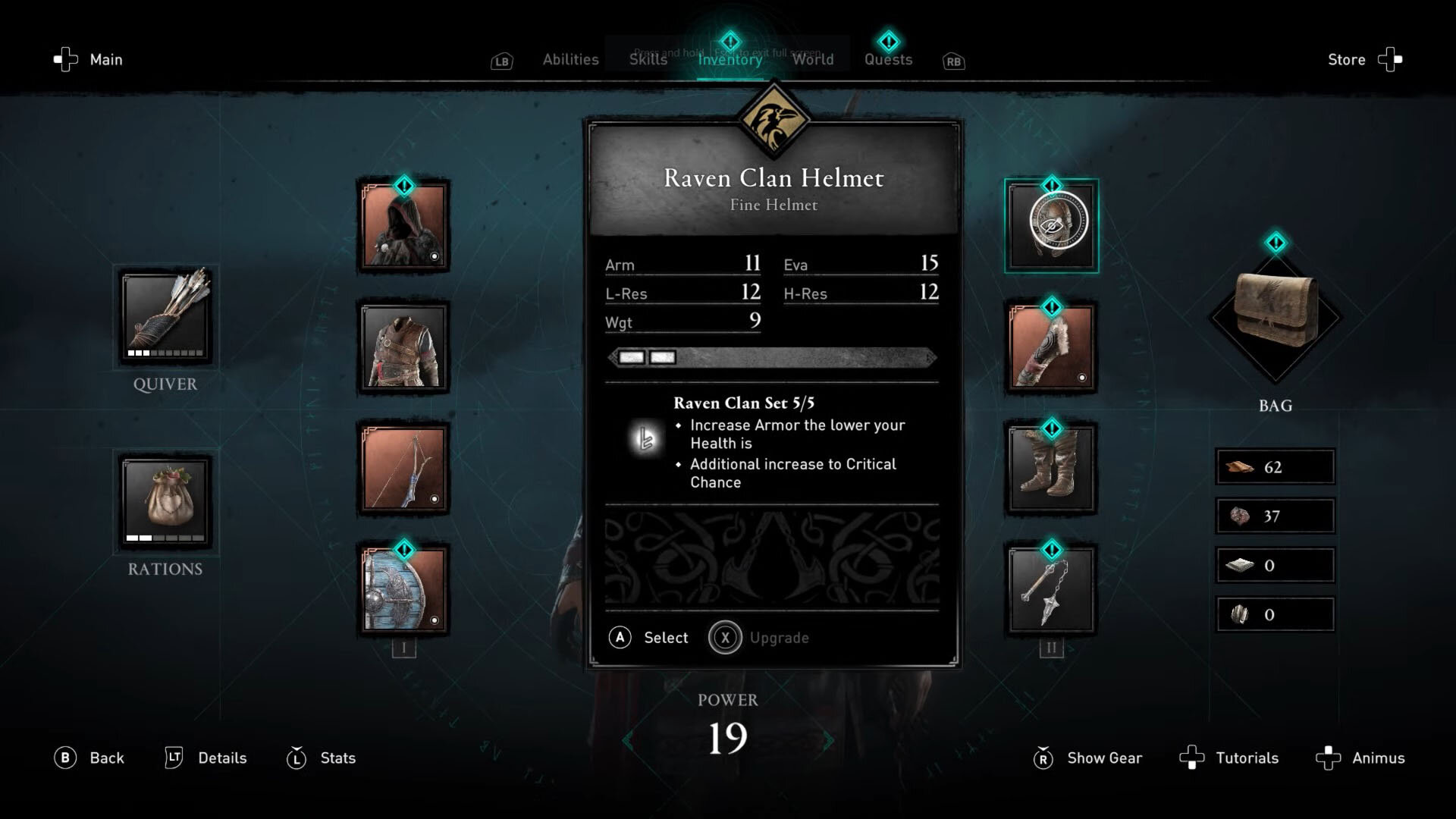This screenshot has width=1456, height=819.
Task: Choose the torso armor slot
Action: (x=403, y=347)
